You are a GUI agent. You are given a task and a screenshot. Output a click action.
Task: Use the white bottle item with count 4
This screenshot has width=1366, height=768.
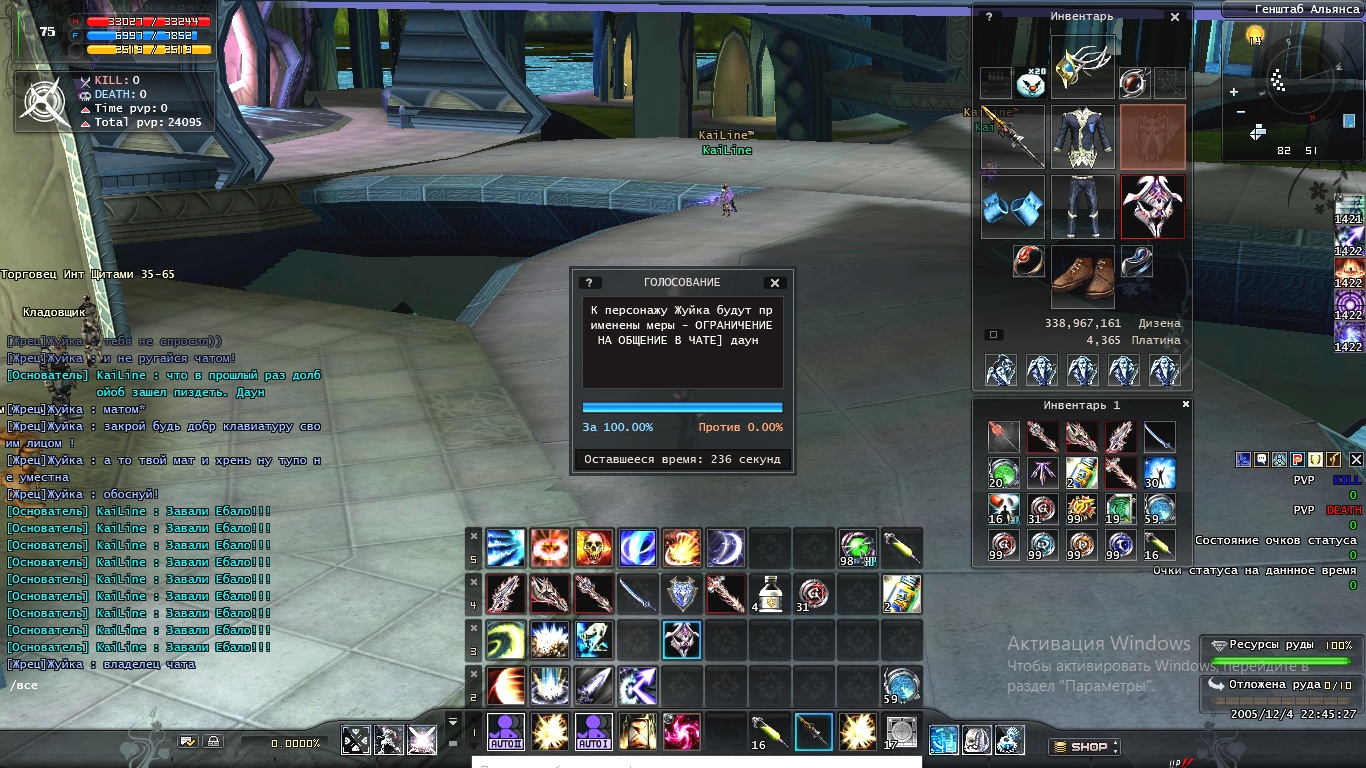[x=770, y=593]
